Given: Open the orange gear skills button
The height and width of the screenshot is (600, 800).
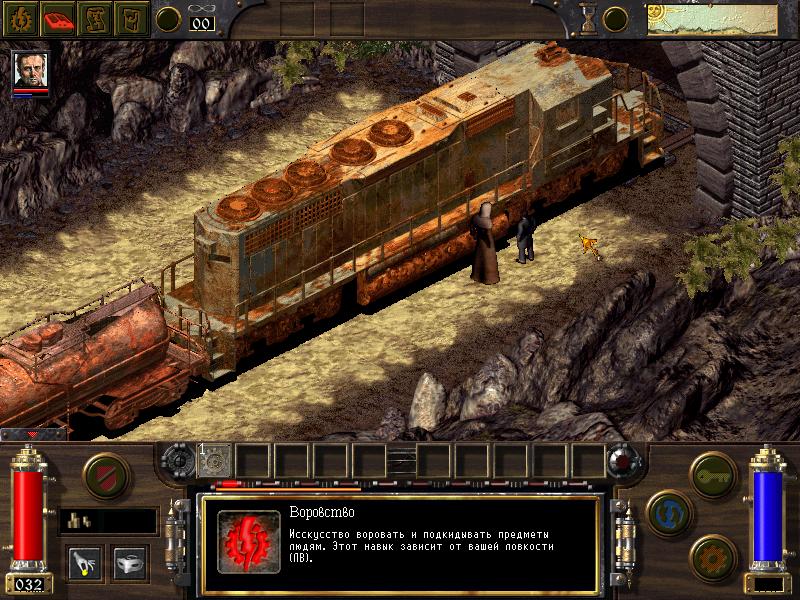Looking at the screenshot, I should pyautogui.click(x=712, y=556).
